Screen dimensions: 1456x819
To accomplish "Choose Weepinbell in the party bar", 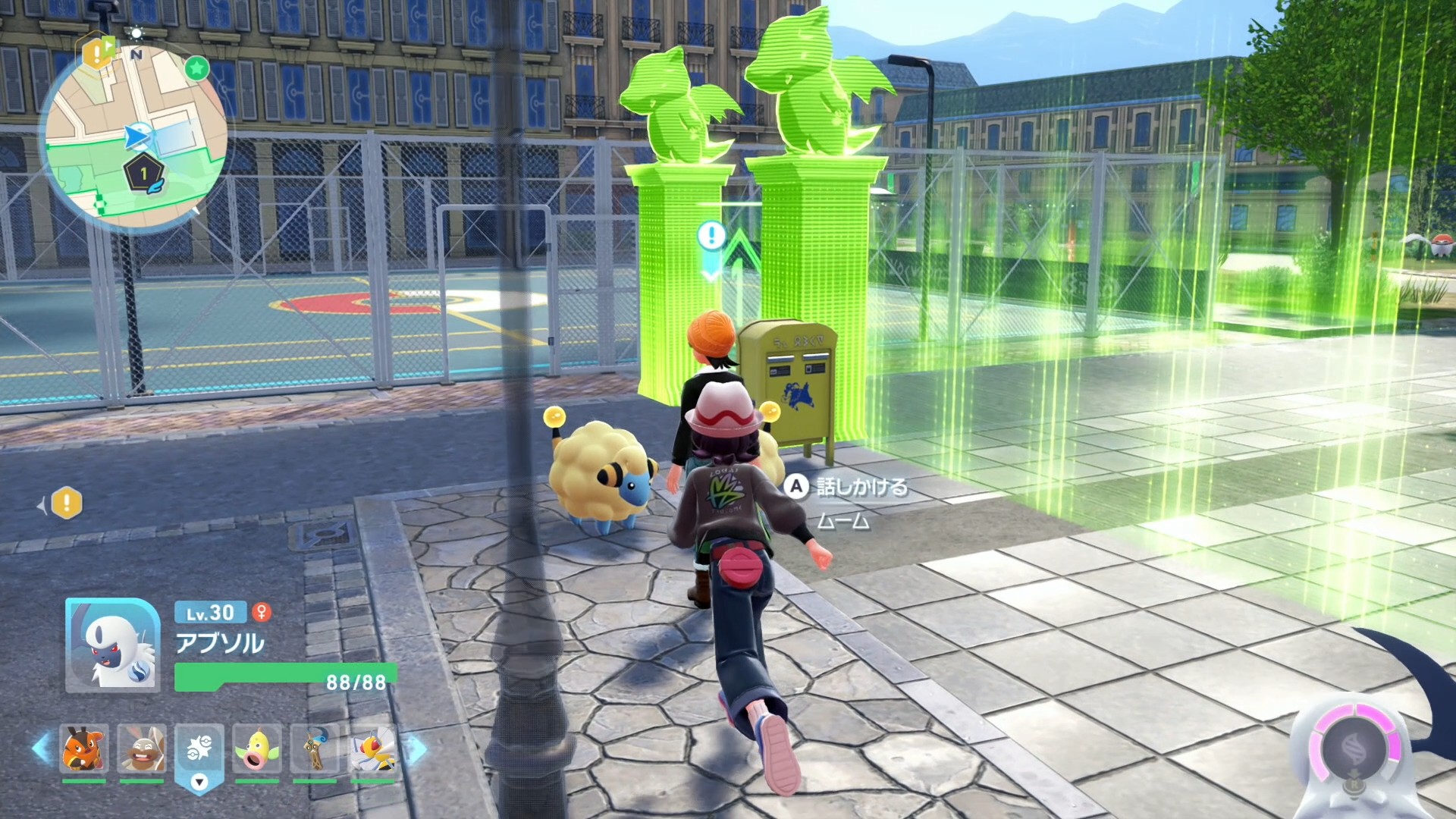I will tap(257, 748).
